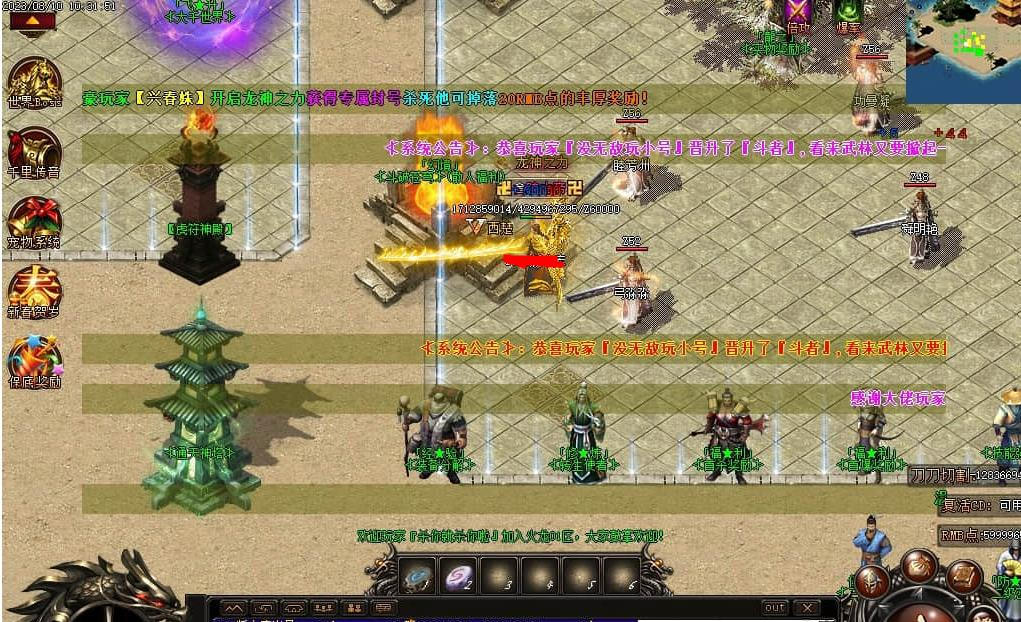Select the 爆率 buff icon
This screenshot has height=622, width=1021.
(848, 12)
